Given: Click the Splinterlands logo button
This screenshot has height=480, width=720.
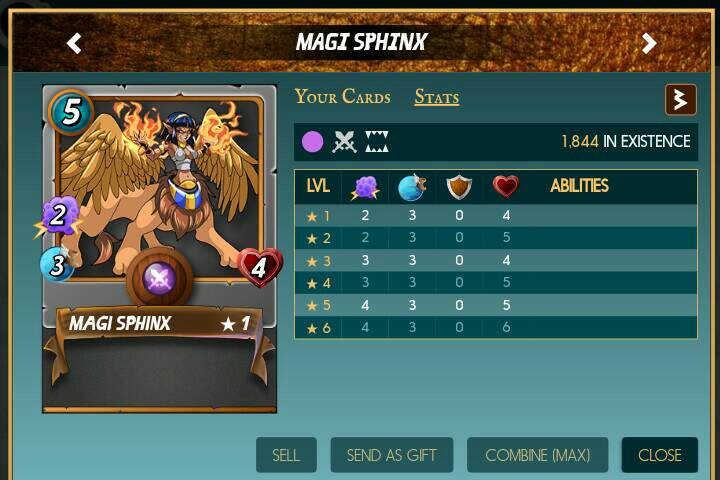Looking at the screenshot, I should 681,99.
